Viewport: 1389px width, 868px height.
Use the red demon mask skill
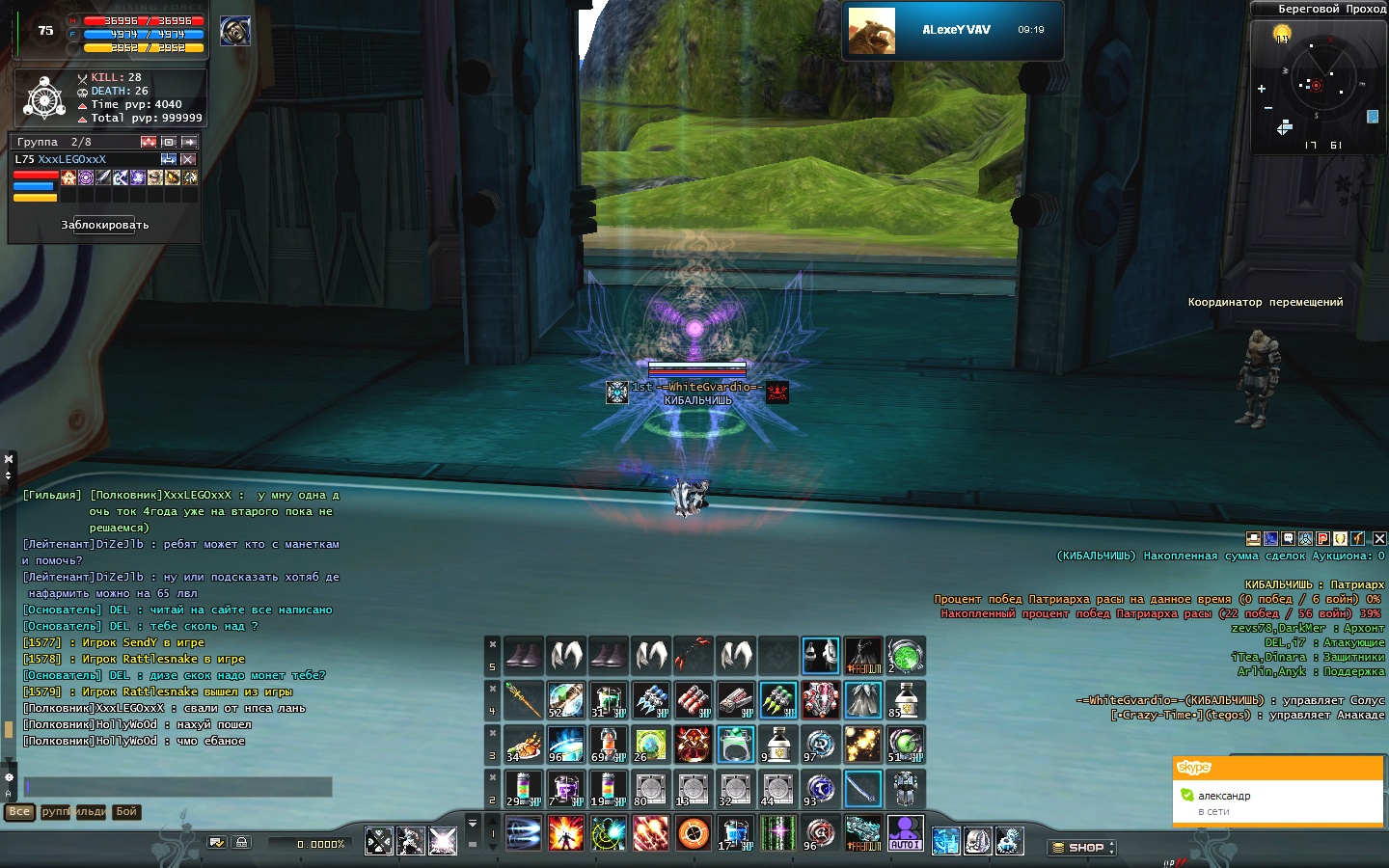(x=693, y=745)
